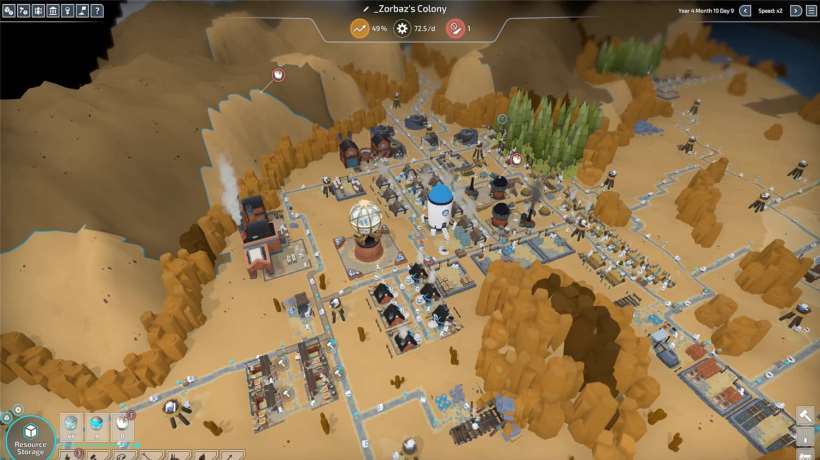Increase game speed with right arrow
820x460 pixels.
[796, 11]
